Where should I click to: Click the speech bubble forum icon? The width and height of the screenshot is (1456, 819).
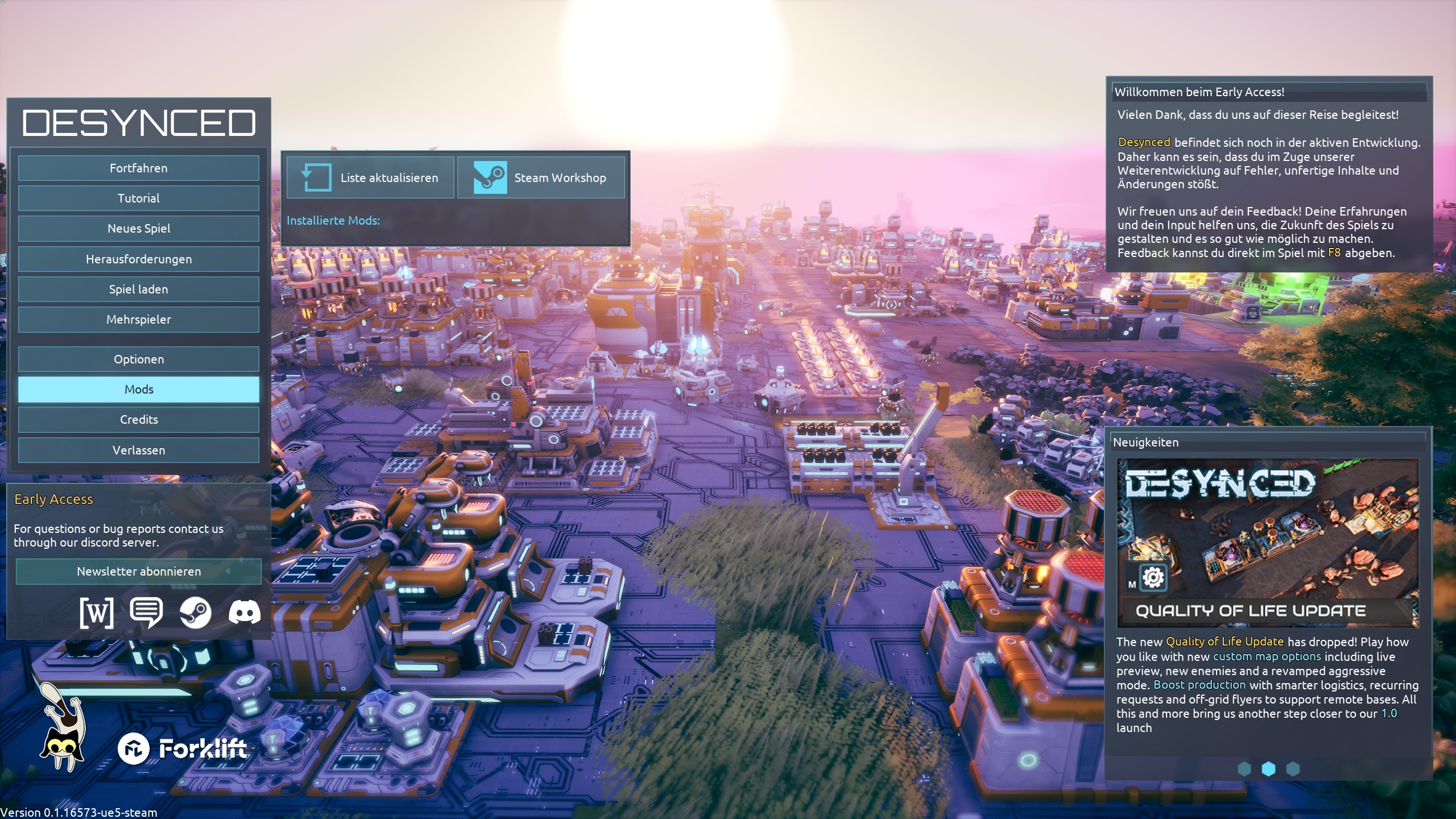click(x=146, y=613)
